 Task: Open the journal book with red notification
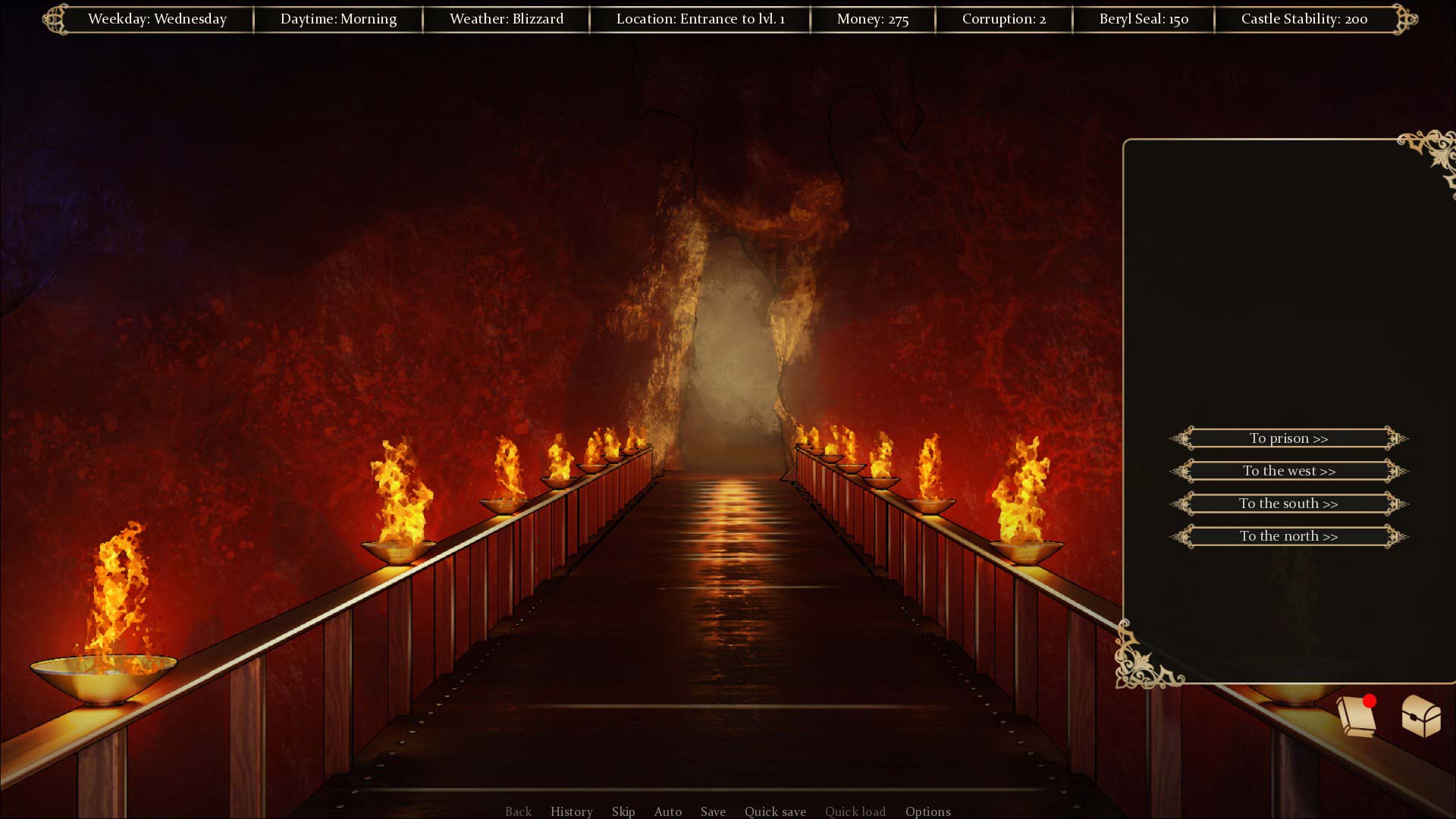pyautogui.click(x=1357, y=716)
